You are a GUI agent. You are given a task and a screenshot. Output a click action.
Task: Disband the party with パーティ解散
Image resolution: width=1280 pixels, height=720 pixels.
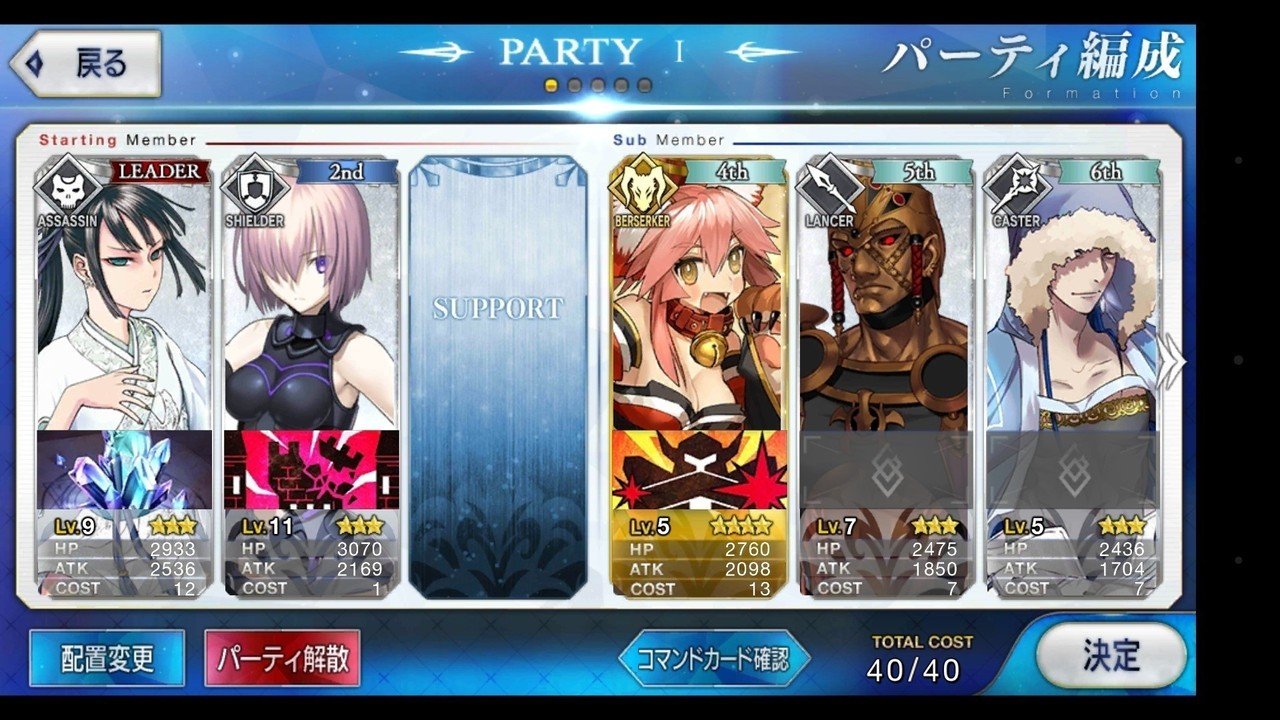point(282,658)
